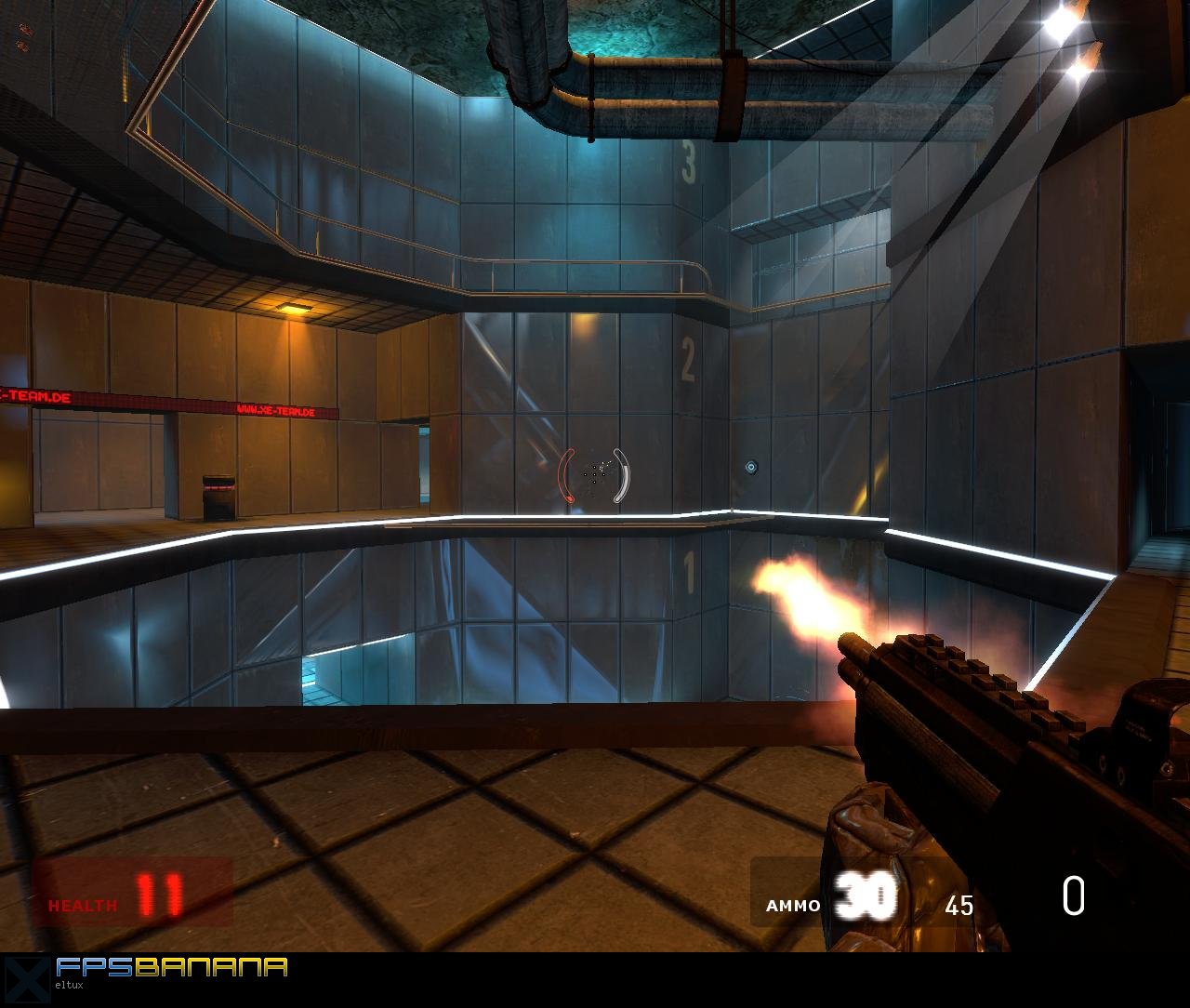
Task: Click the round blue device on the wall
Action: click(x=751, y=464)
